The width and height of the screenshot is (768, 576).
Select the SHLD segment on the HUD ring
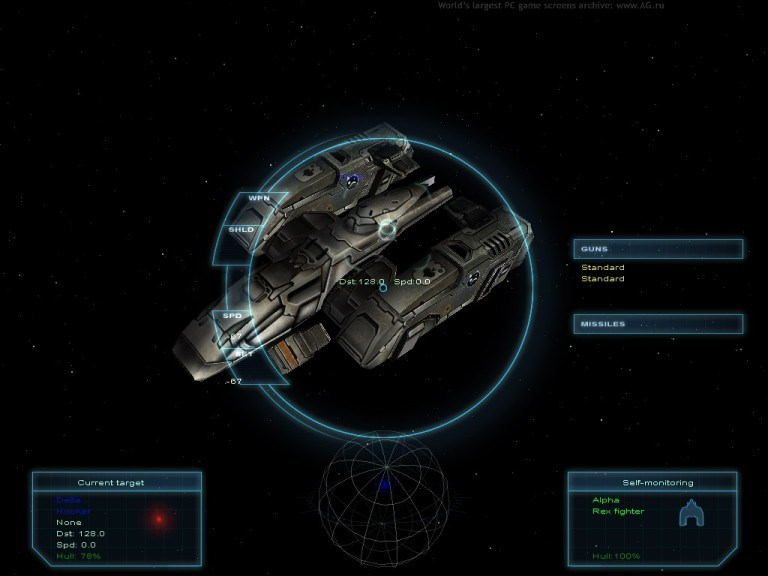[x=242, y=230]
